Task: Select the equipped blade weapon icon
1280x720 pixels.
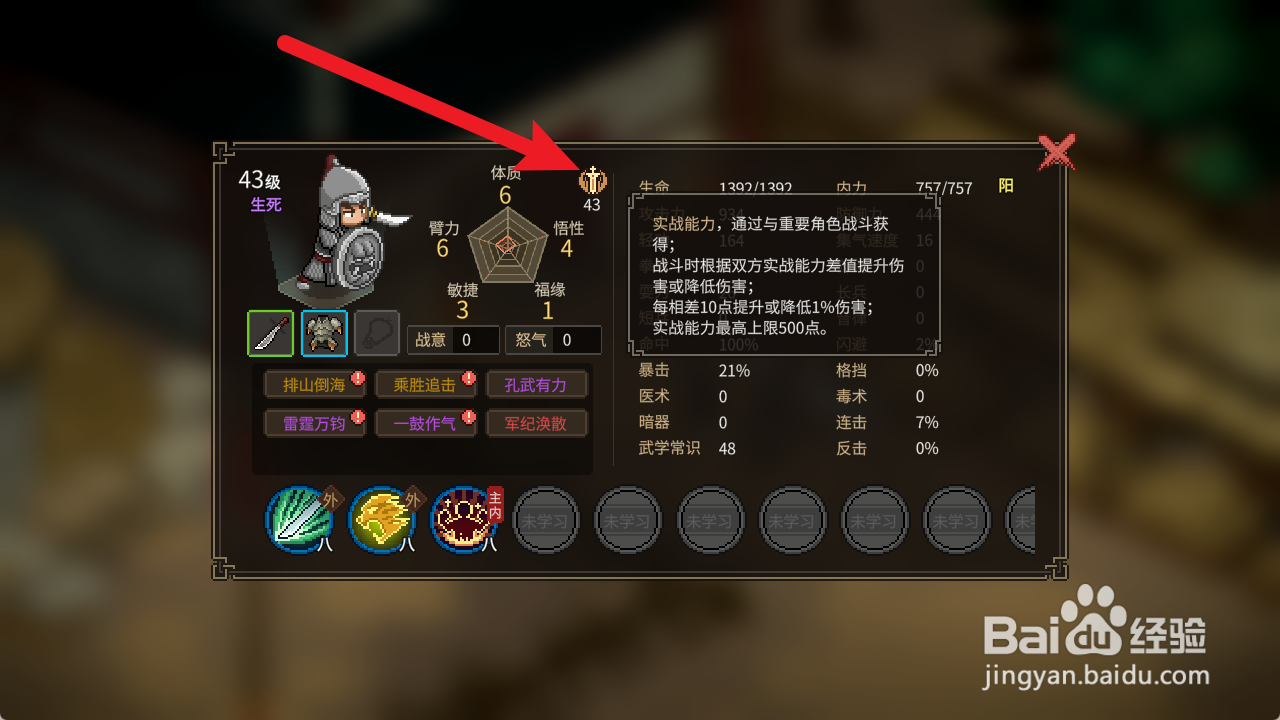Action: tap(270, 332)
